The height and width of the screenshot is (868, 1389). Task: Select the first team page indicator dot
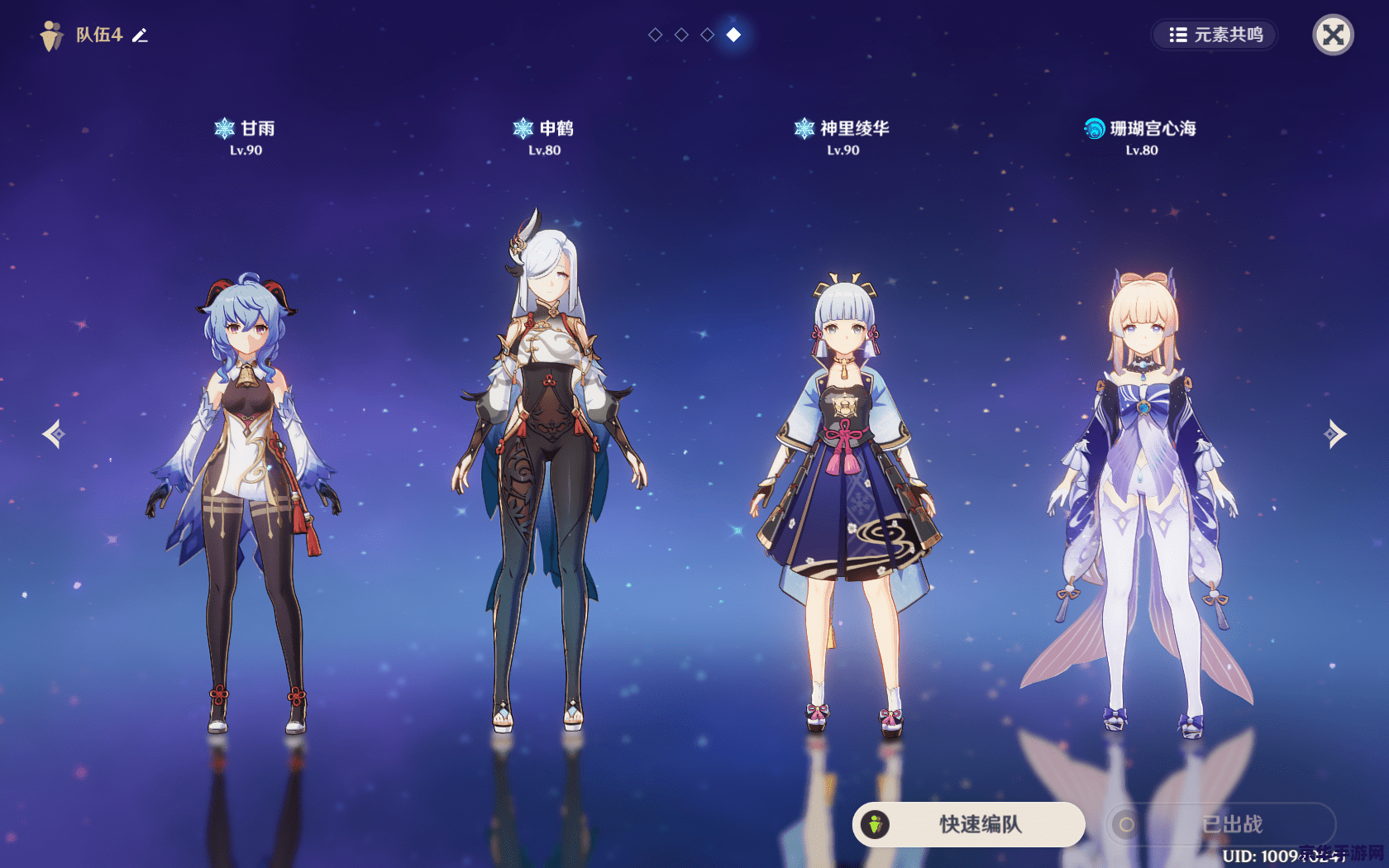655,35
